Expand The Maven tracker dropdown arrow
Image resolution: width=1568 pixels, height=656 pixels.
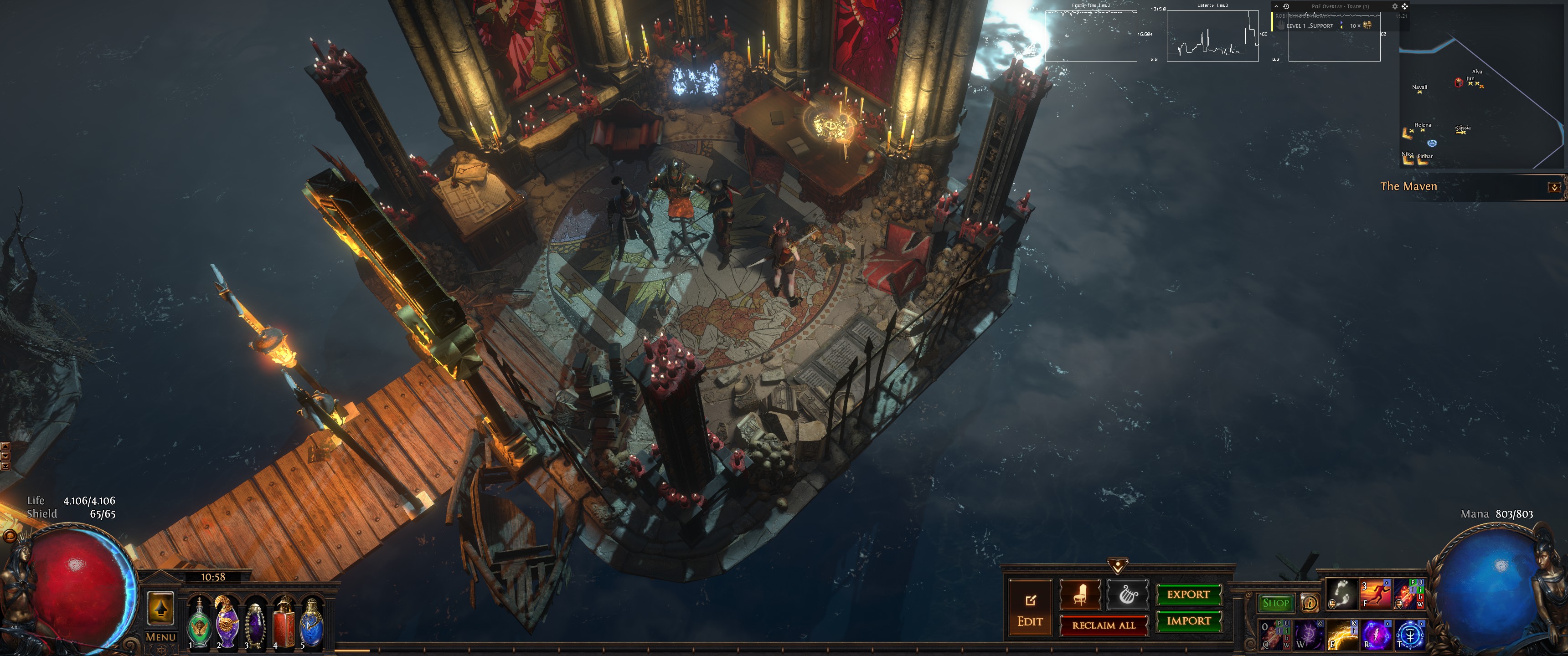pyautogui.click(x=1554, y=187)
